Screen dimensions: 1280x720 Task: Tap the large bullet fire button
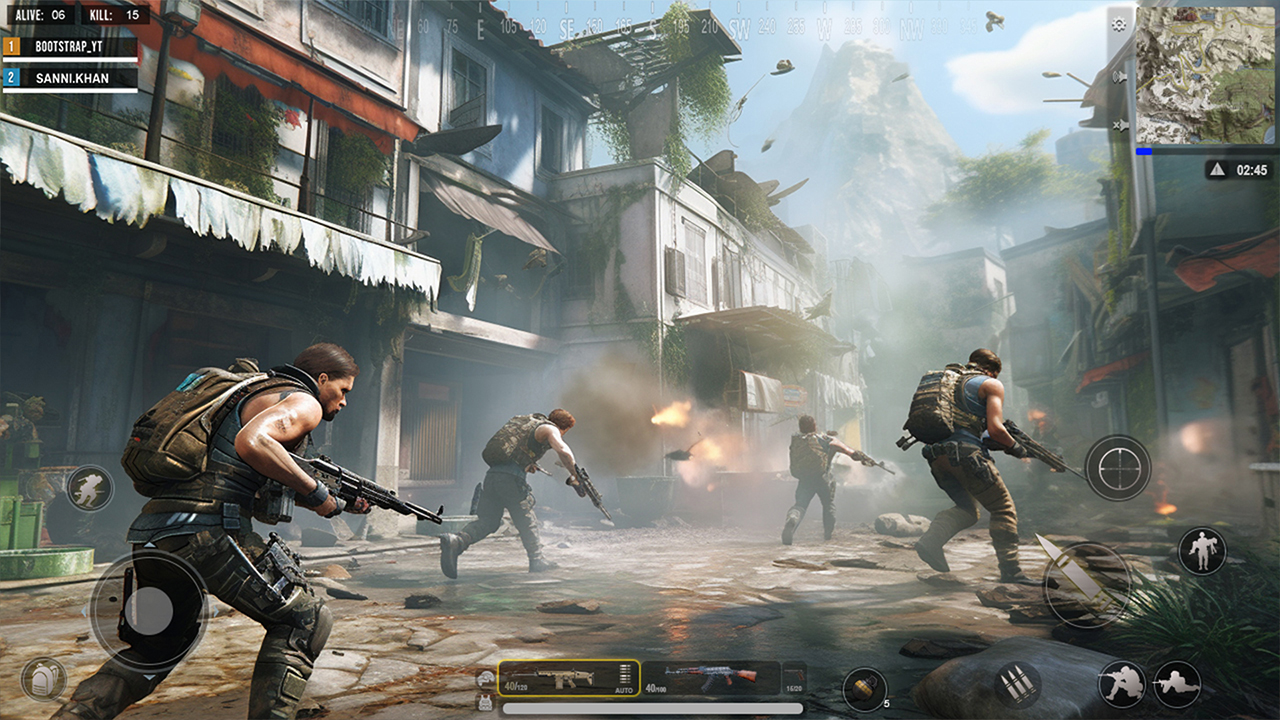(1086, 585)
